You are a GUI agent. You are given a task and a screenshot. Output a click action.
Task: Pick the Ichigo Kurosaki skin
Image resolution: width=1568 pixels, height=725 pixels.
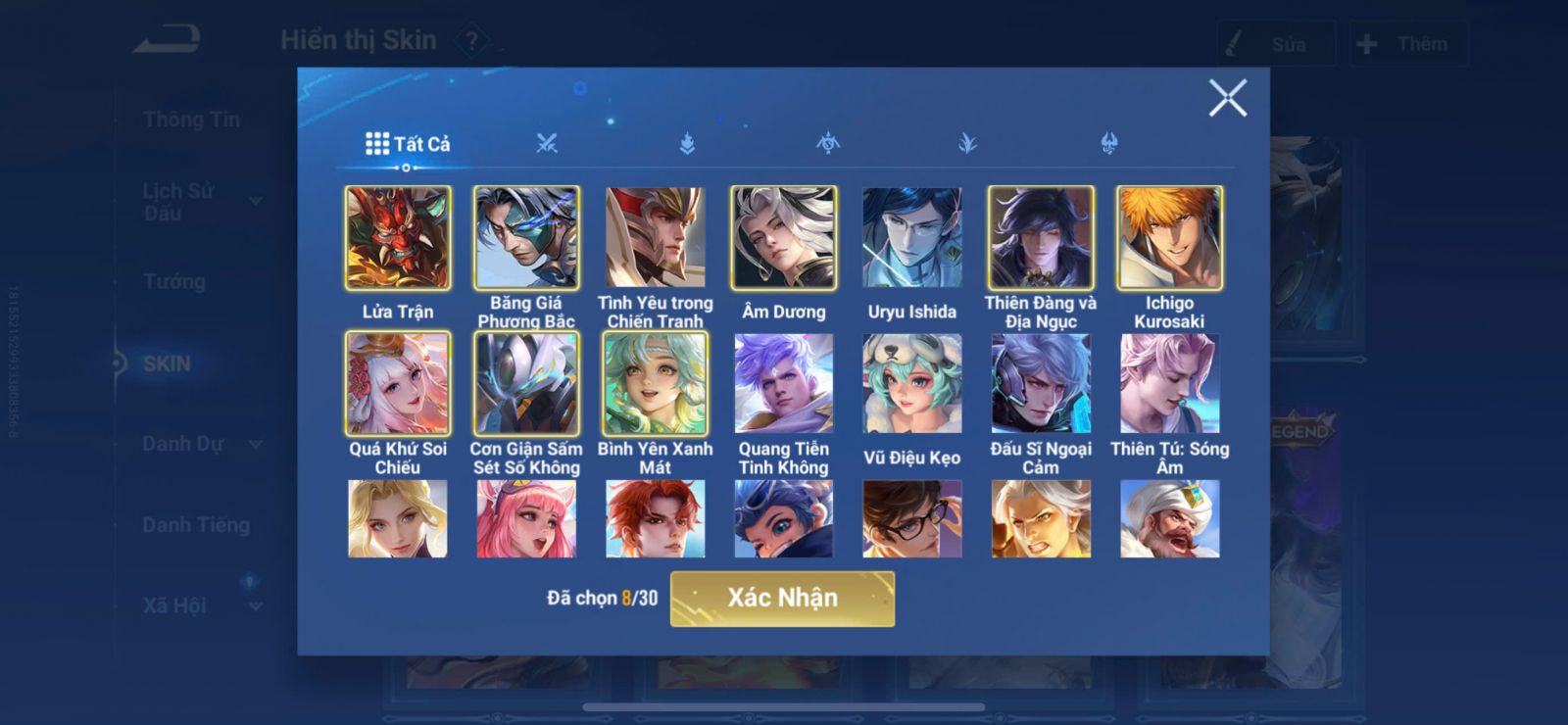1169,238
